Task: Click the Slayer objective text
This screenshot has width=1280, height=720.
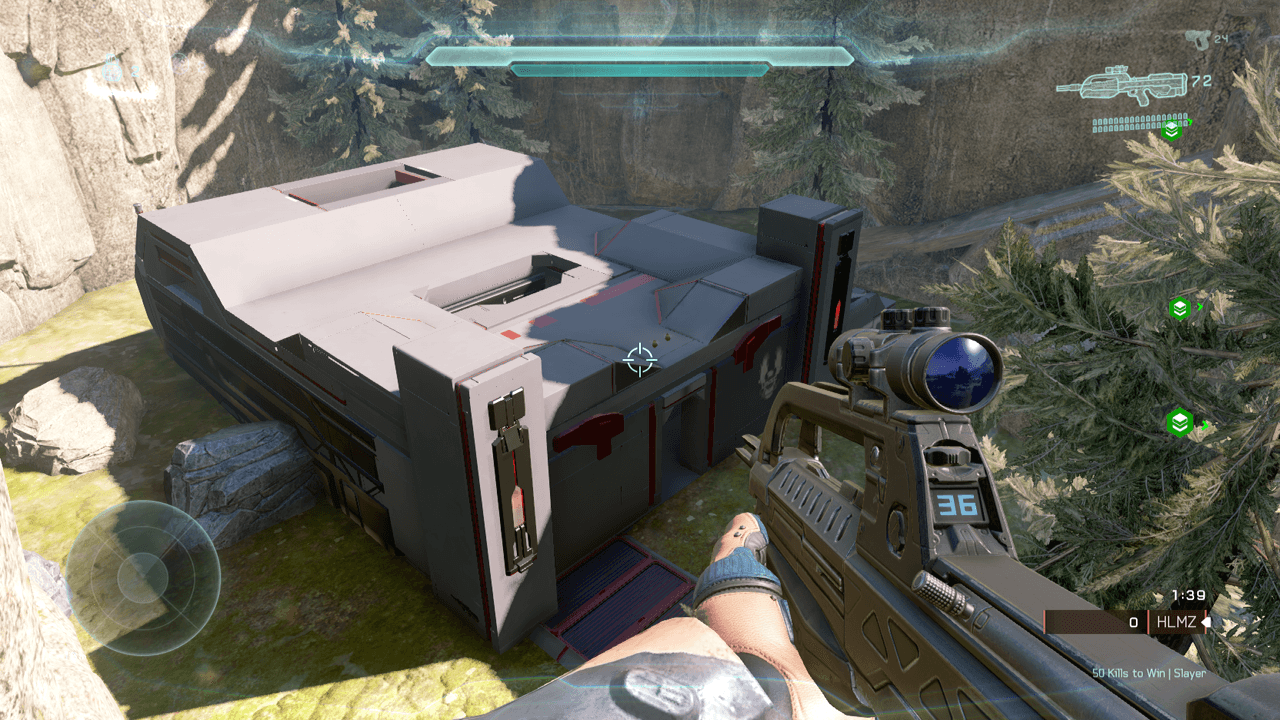Action: pyautogui.click(x=1149, y=673)
